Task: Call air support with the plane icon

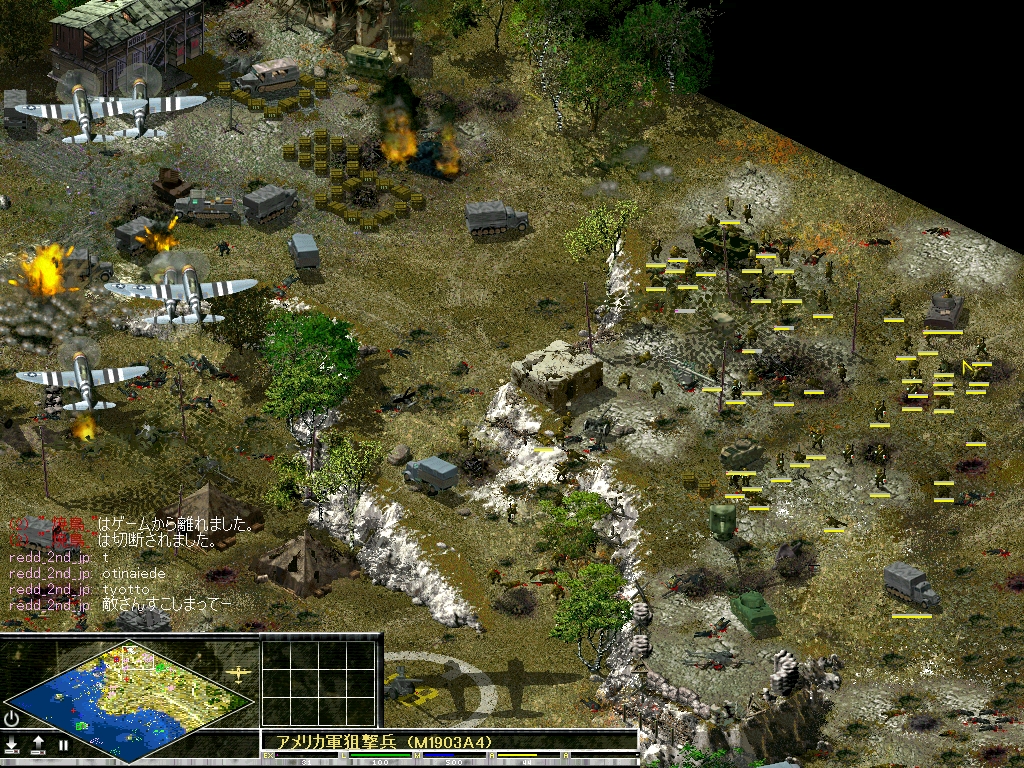Action: coord(240,673)
